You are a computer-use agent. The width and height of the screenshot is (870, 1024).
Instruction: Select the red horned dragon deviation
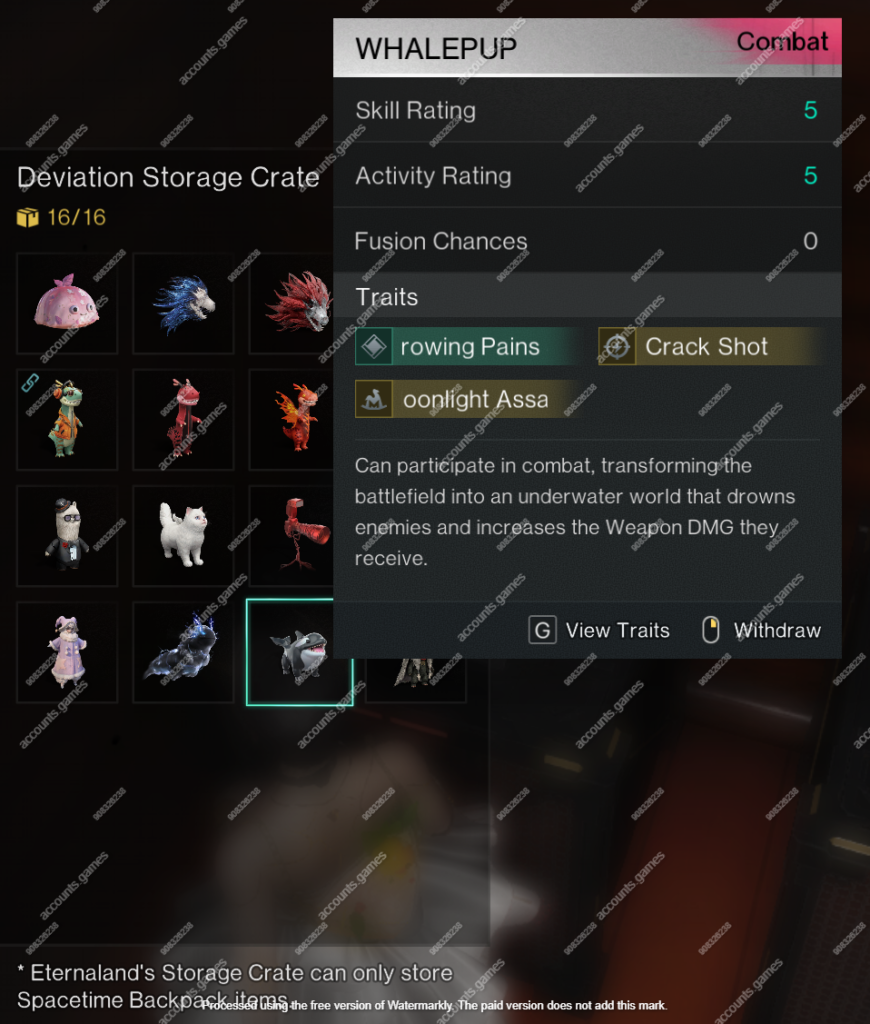coord(183,419)
